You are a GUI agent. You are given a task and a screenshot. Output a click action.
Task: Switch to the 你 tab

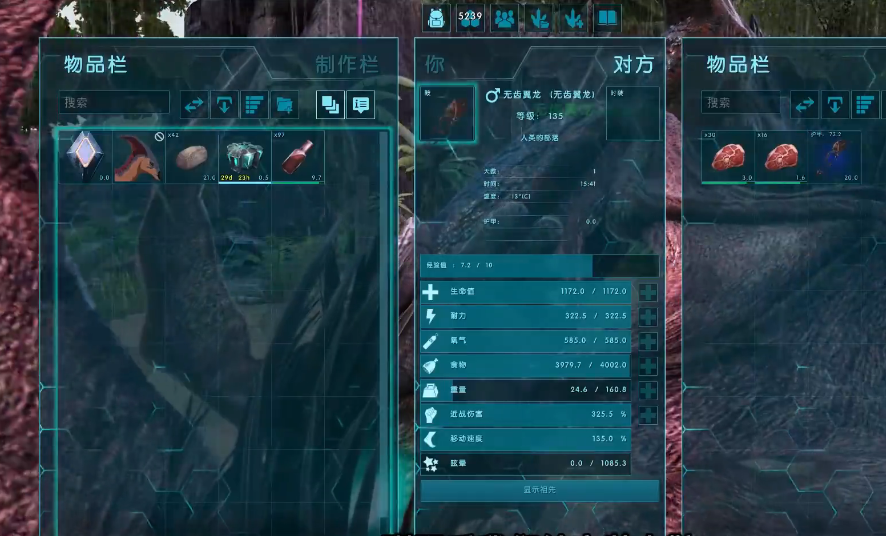(x=435, y=65)
